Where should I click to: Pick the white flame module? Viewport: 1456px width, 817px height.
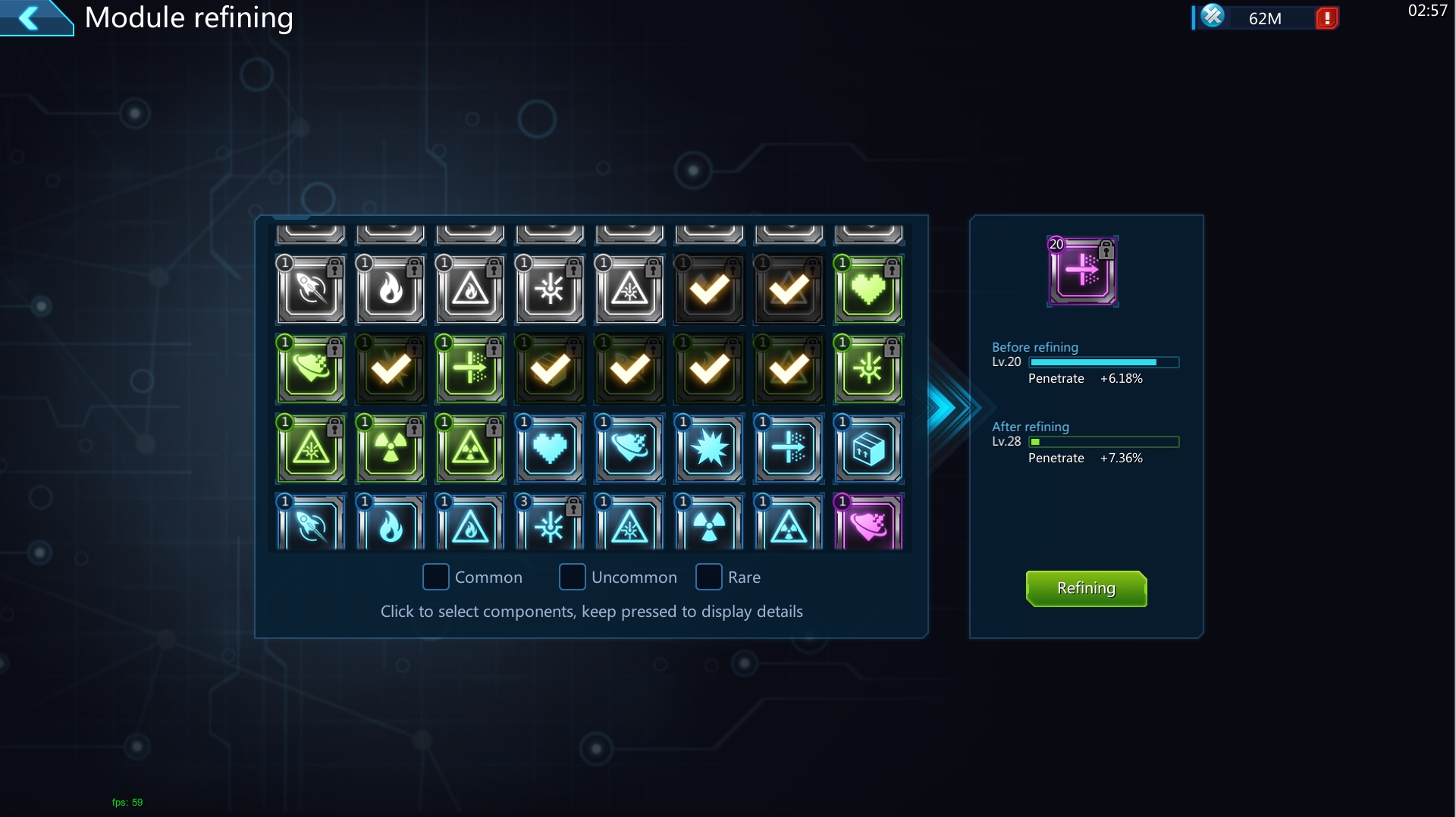pyautogui.click(x=391, y=290)
